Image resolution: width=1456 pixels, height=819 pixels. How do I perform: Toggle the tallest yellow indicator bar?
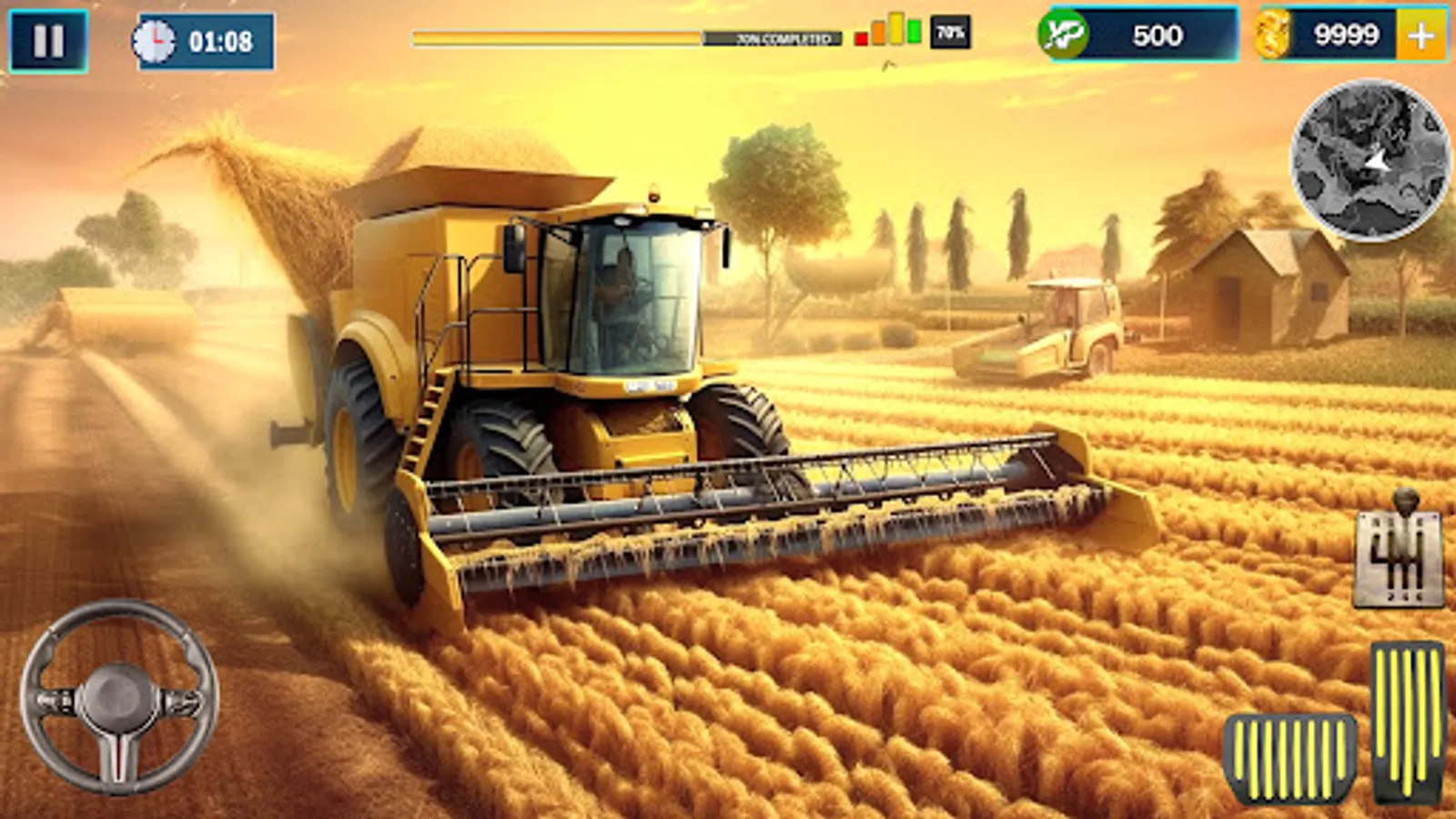896,28
